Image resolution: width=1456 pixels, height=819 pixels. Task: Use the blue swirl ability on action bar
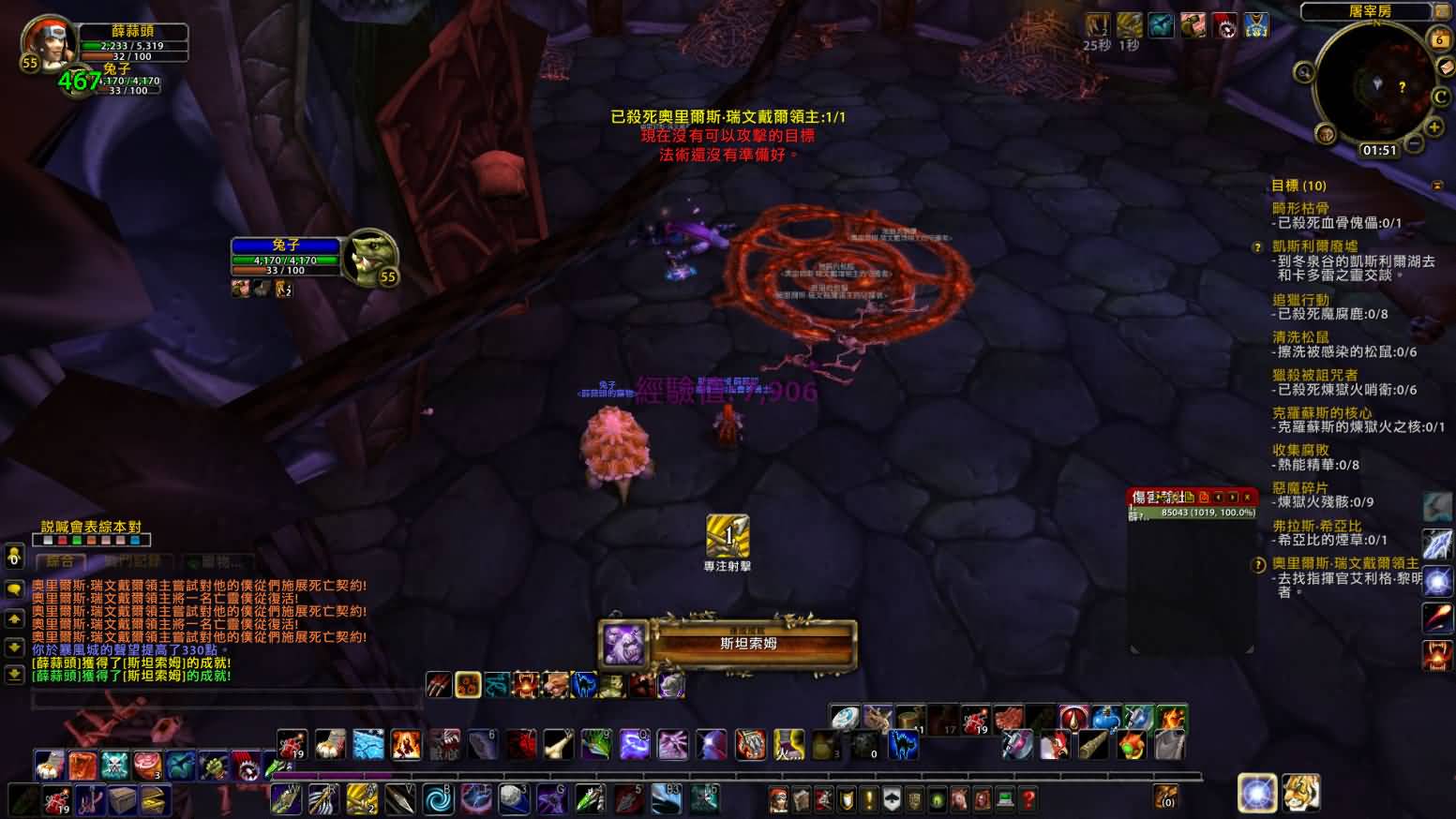pyautogui.click(x=437, y=798)
